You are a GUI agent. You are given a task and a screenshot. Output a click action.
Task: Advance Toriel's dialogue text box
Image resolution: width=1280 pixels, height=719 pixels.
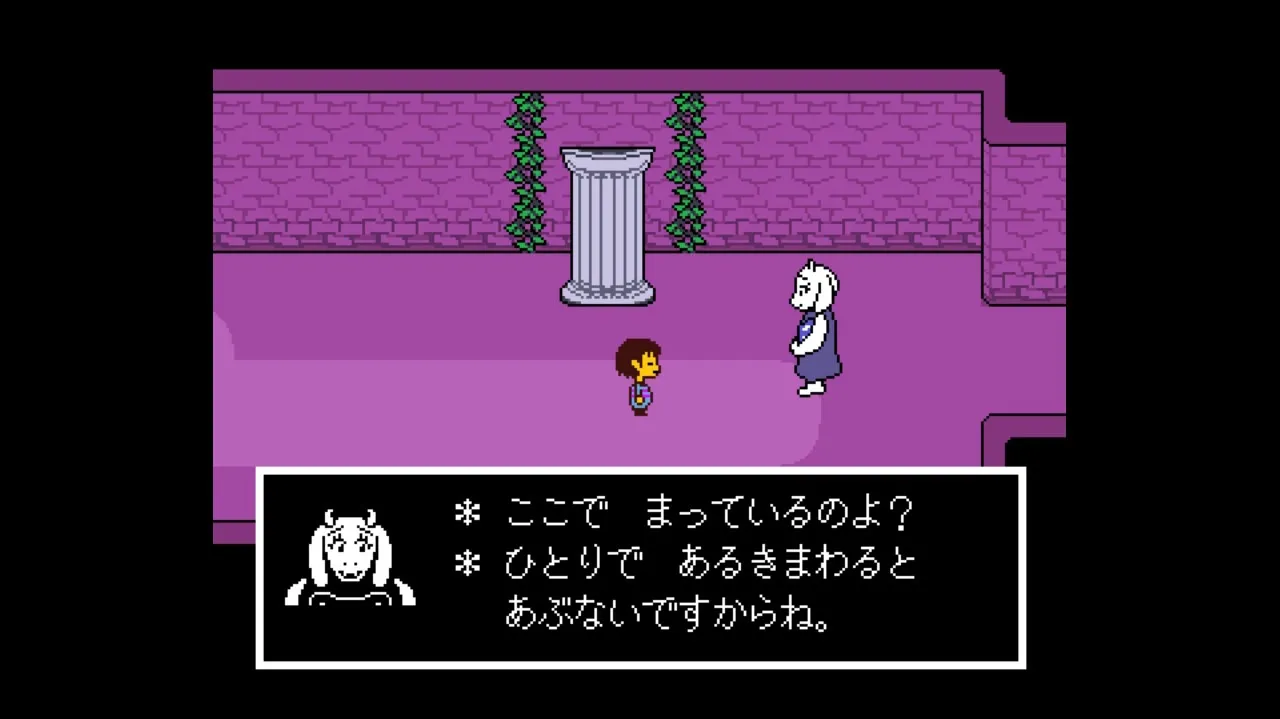(640, 567)
